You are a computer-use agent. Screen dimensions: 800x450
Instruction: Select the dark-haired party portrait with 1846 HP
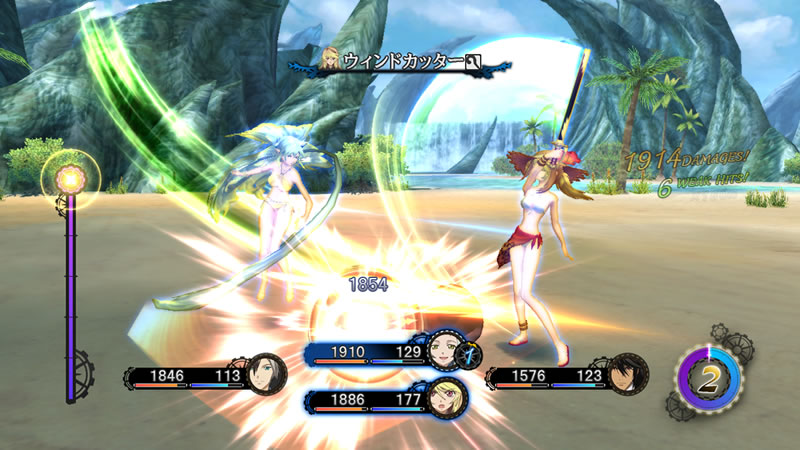266,374
